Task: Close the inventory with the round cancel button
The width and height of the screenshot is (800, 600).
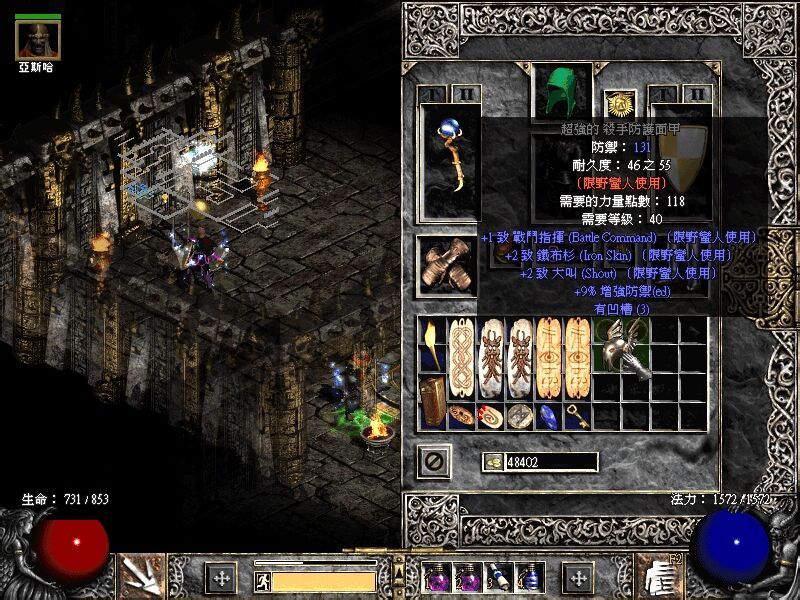Action: [434, 462]
